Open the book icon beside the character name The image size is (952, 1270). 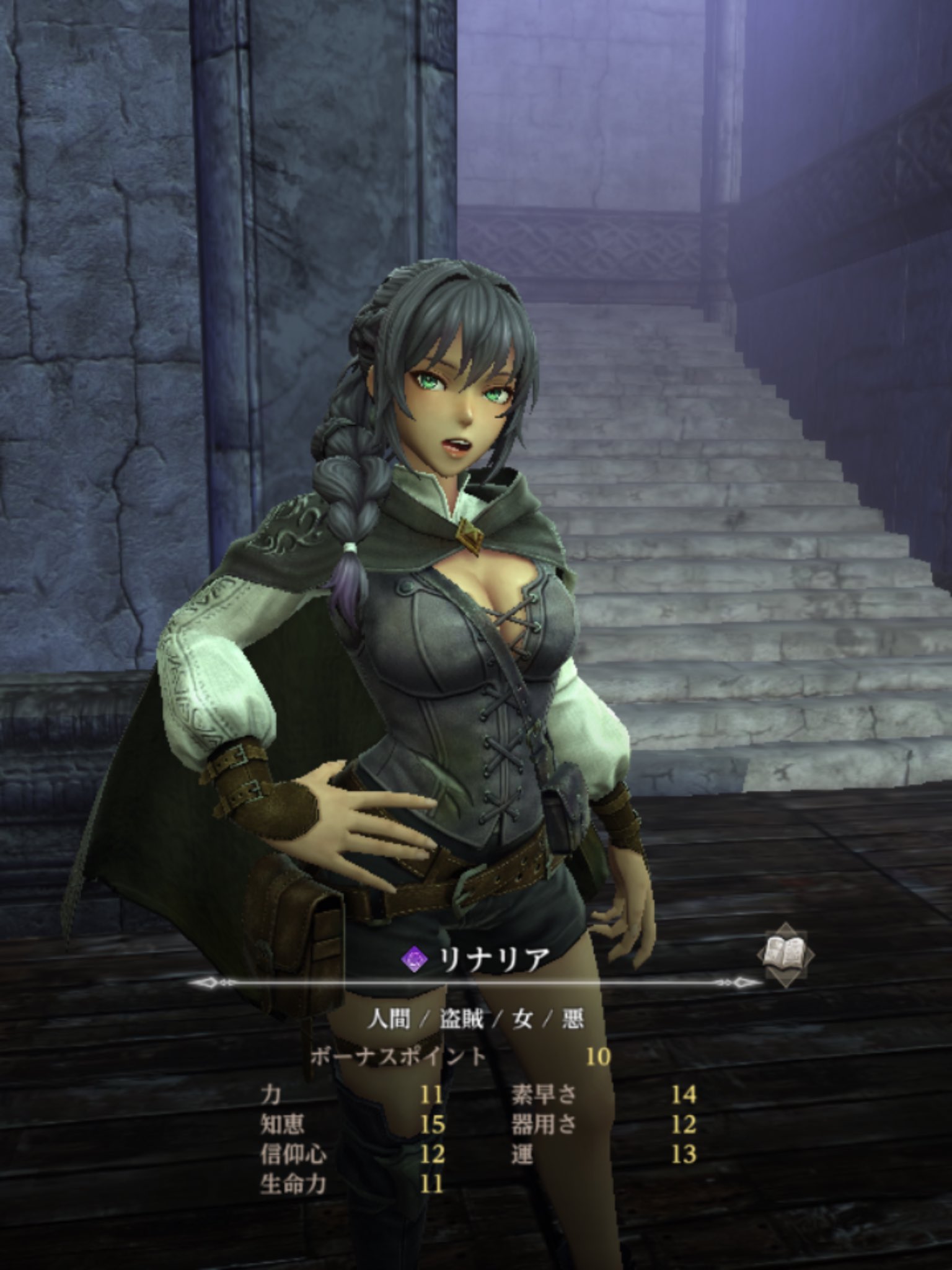pos(785,954)
